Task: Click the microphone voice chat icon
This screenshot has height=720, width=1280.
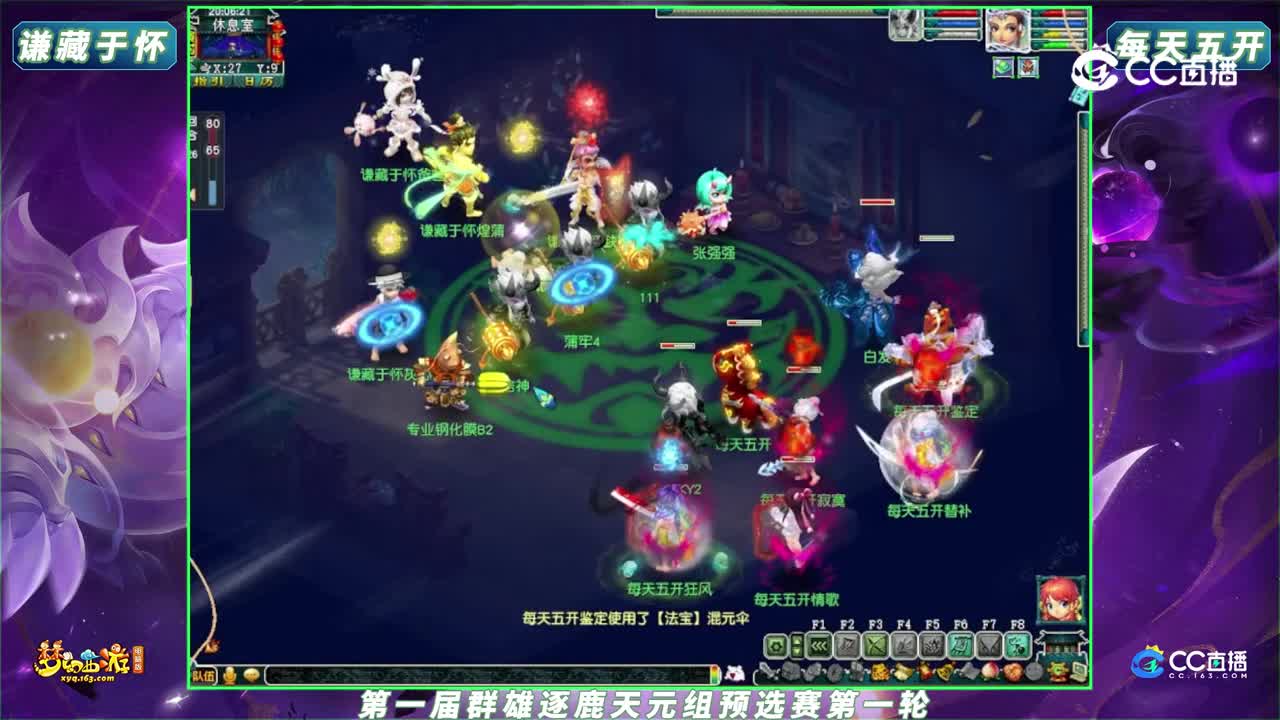Action: (x=228, y=674)
